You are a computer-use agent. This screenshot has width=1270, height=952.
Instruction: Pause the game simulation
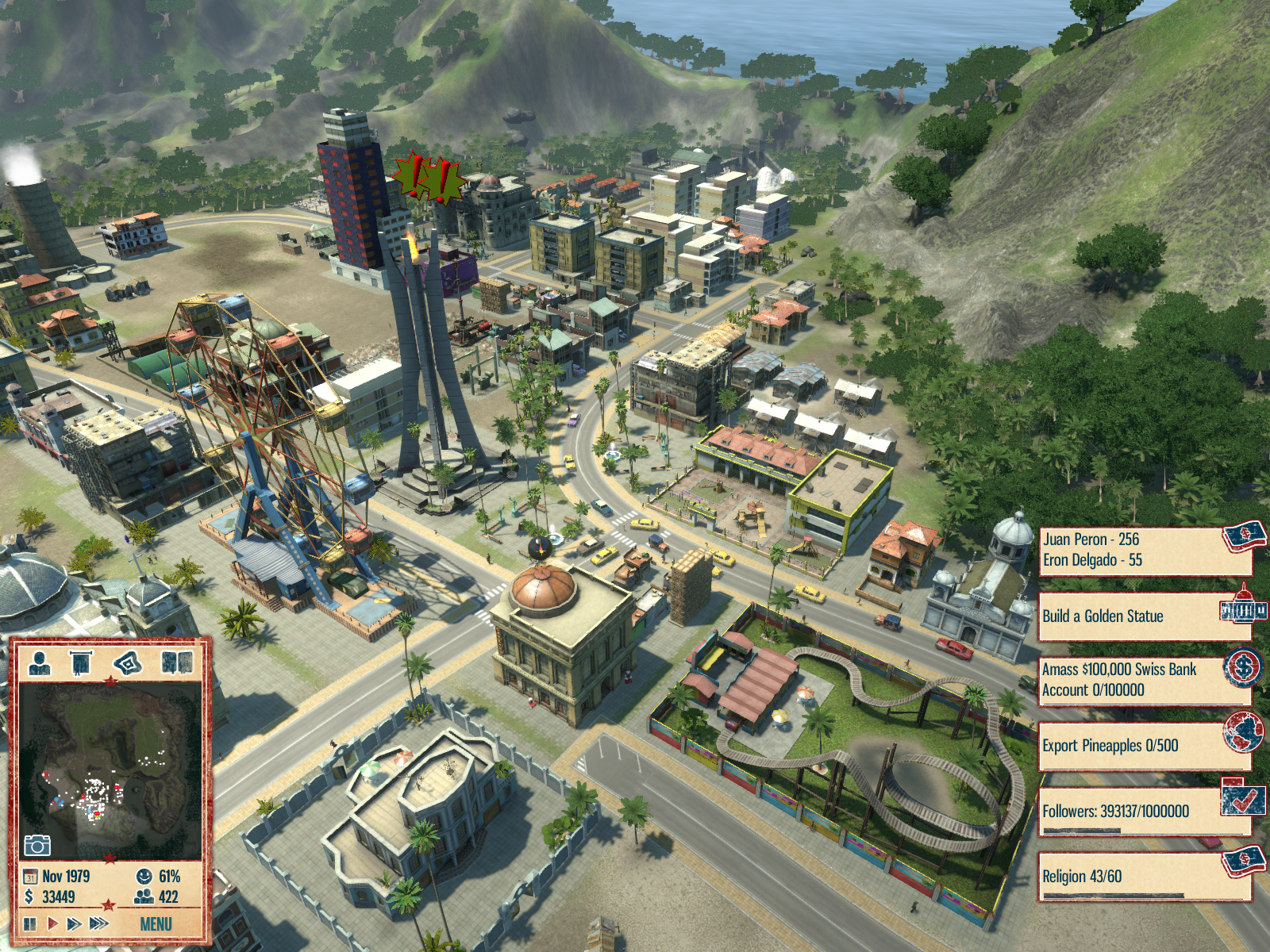30,923
